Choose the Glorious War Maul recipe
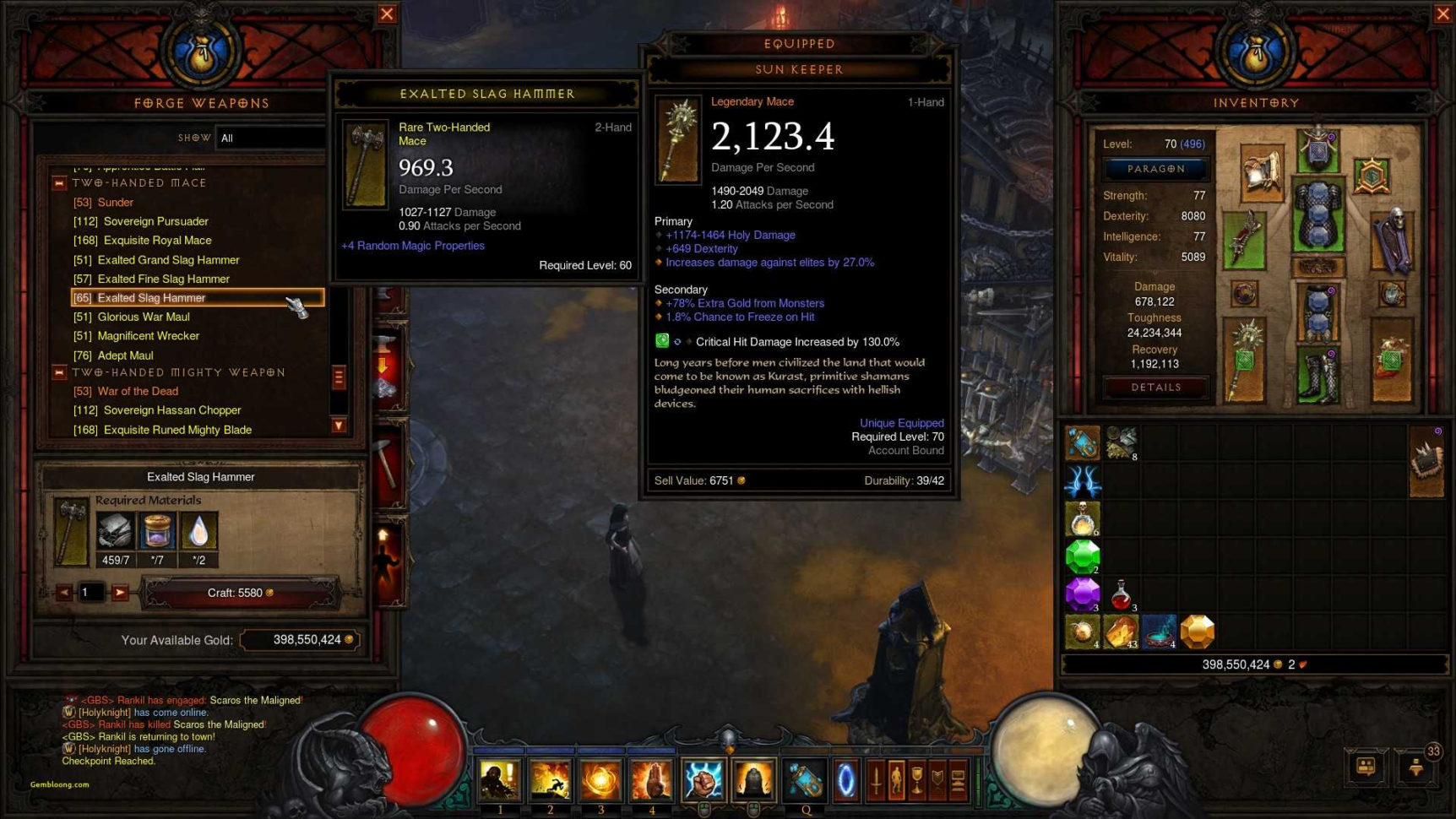The image size is (1456, 819). coord(143,317)
